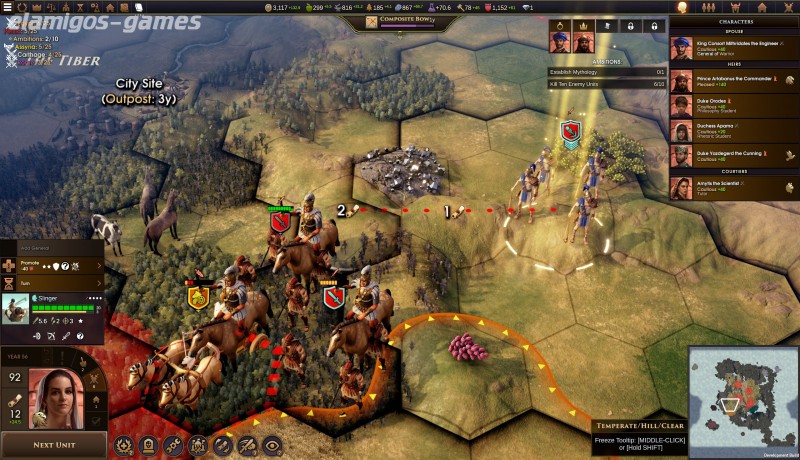Viewport: 800px width, 460px height.
Task: Open the Composite Bow research bar
Action: point(400,21)
